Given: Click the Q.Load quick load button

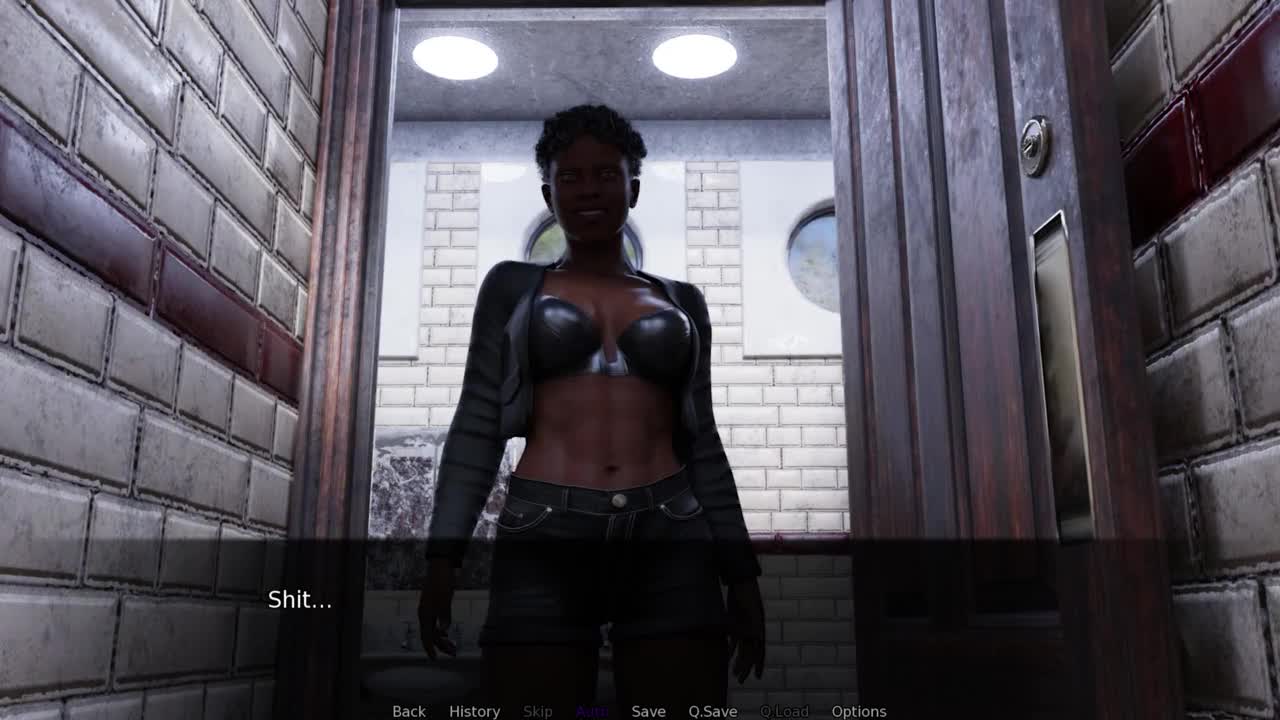Looking at the screenshot, I should click(784, 711).
